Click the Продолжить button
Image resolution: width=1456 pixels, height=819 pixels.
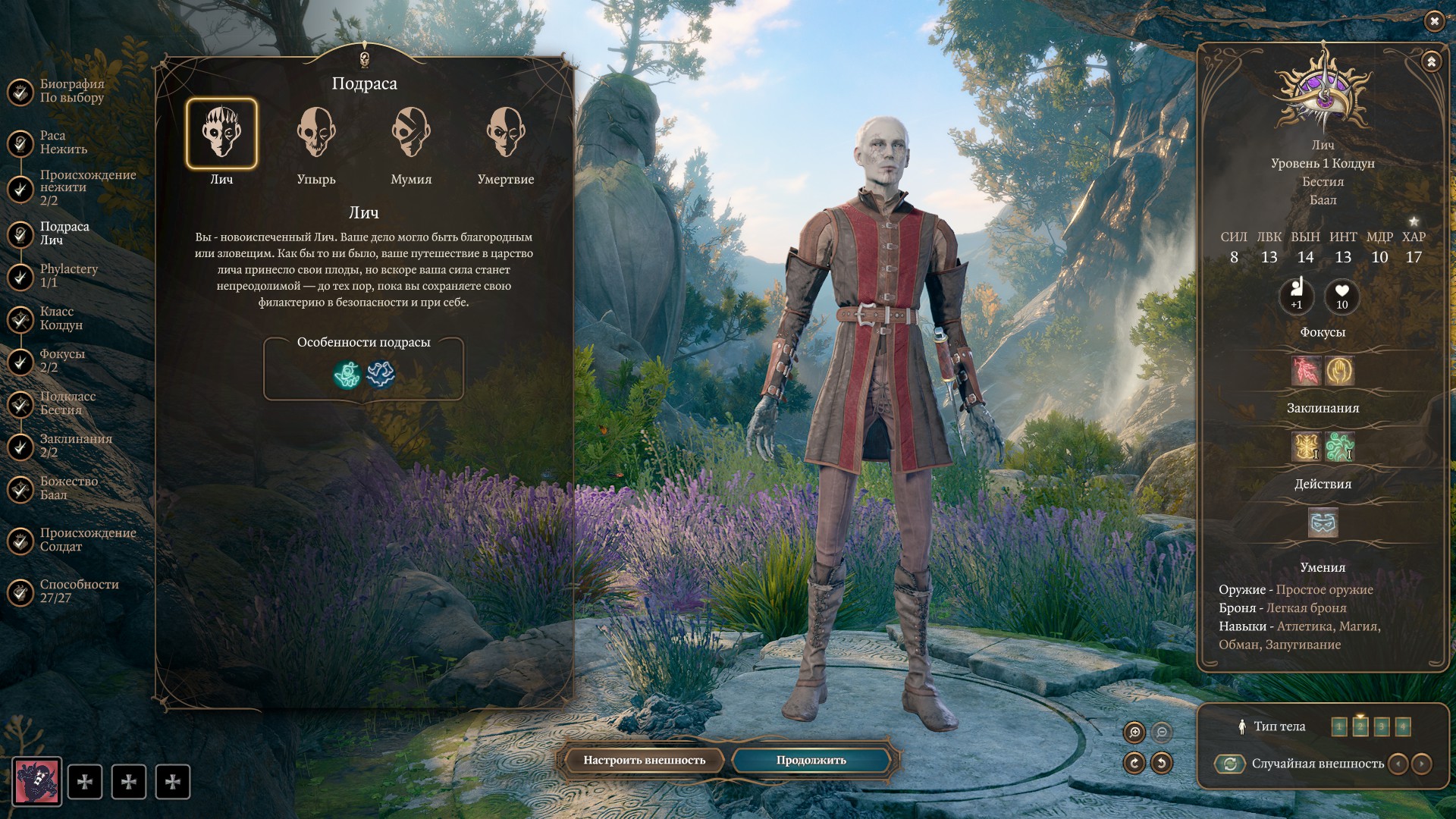tap(811, 761)
